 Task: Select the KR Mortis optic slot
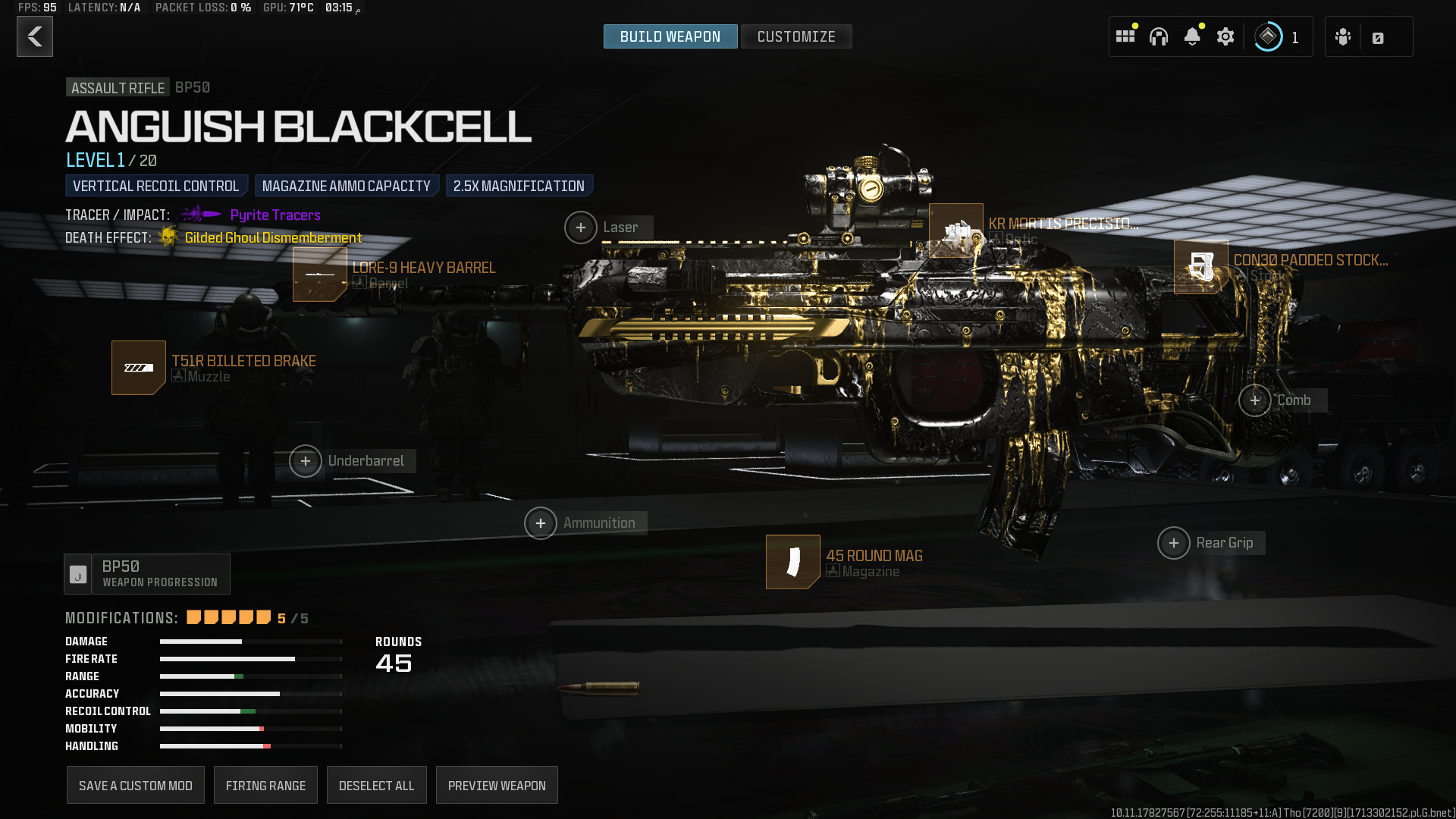click(x=956, y=231)
